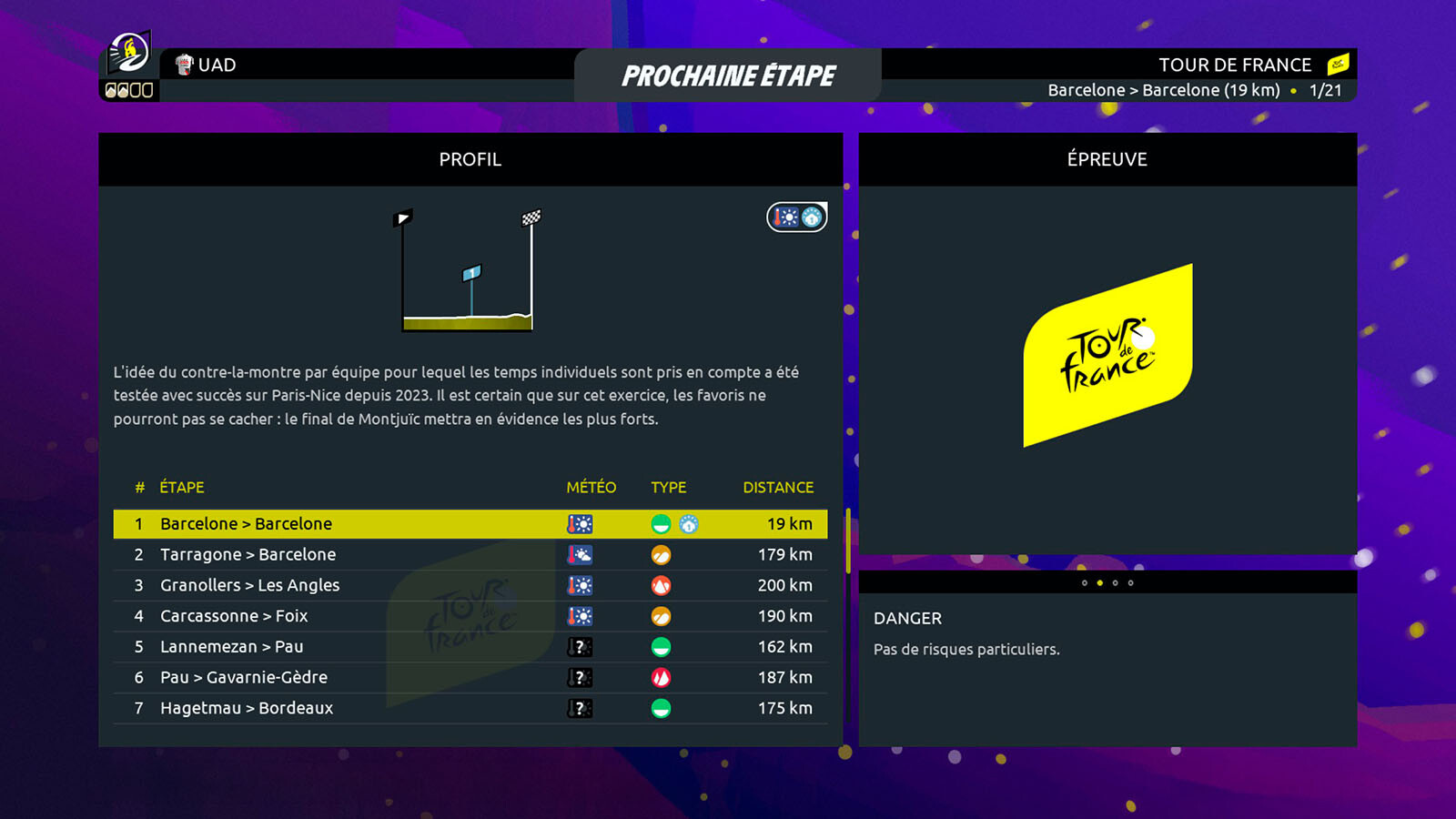This screenshot has width=1456, height=819.
Task: Select stage 1 Barcelone > Barcelone row
Action: (470, 524)
